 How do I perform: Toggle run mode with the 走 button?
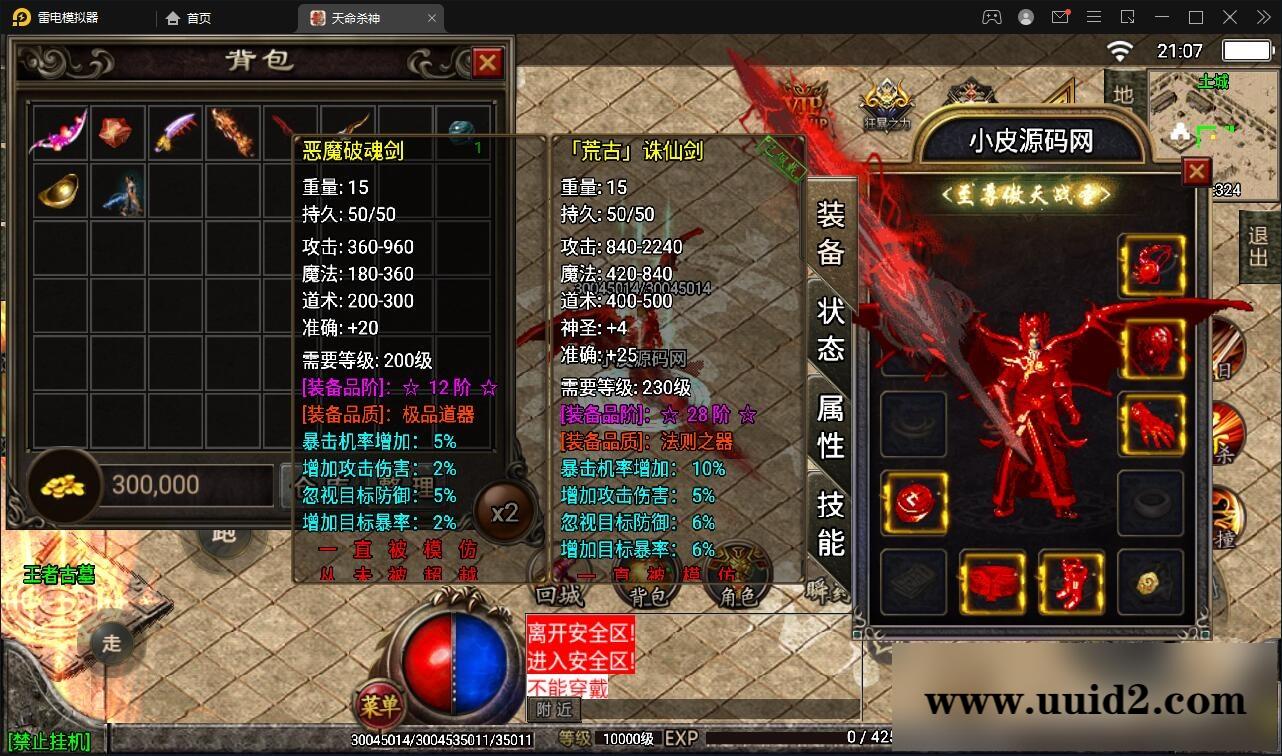click(x=113, y=644)
